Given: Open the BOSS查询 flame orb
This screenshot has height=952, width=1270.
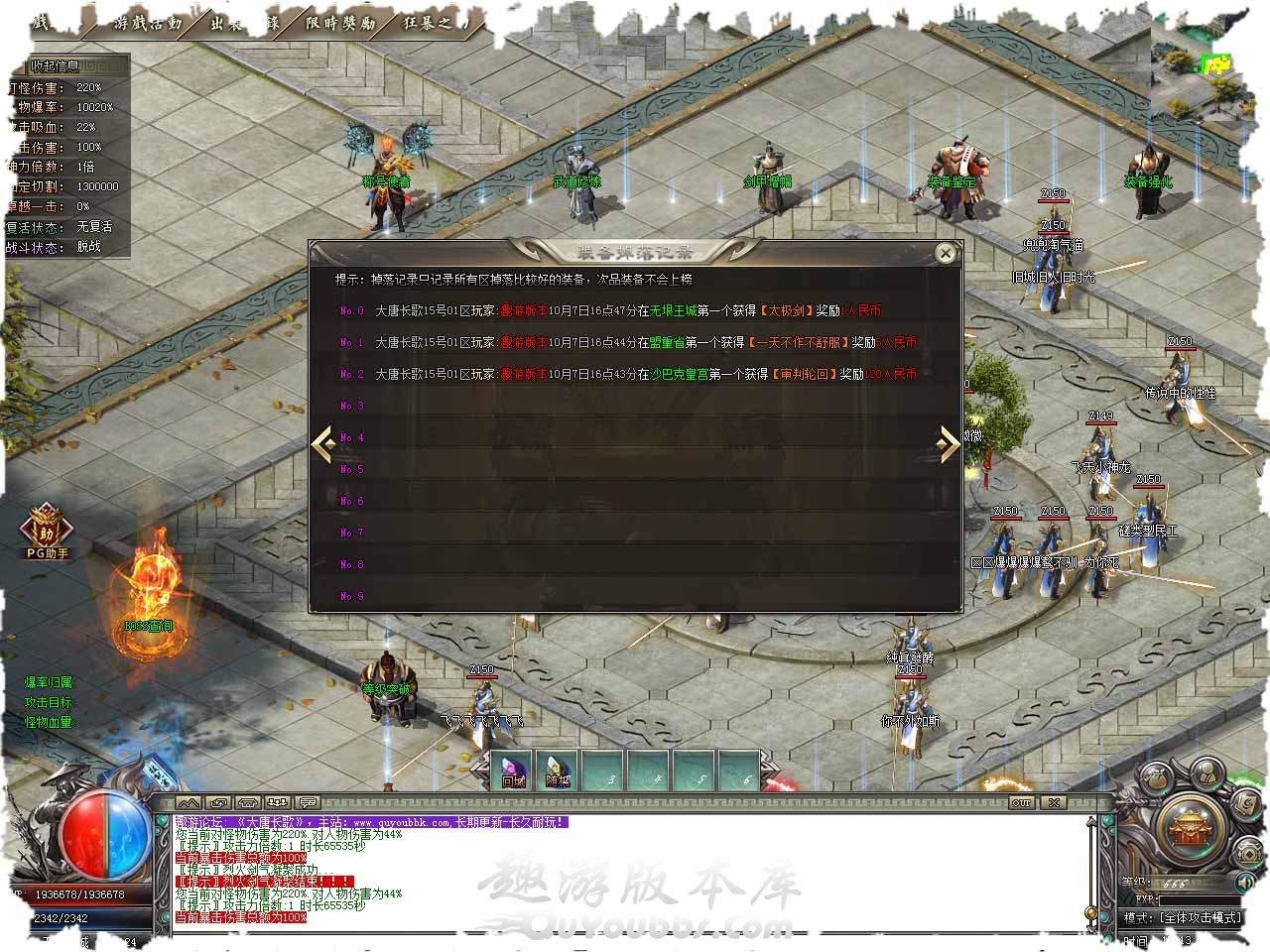Looking at the screenshot, I should (149, 595).
